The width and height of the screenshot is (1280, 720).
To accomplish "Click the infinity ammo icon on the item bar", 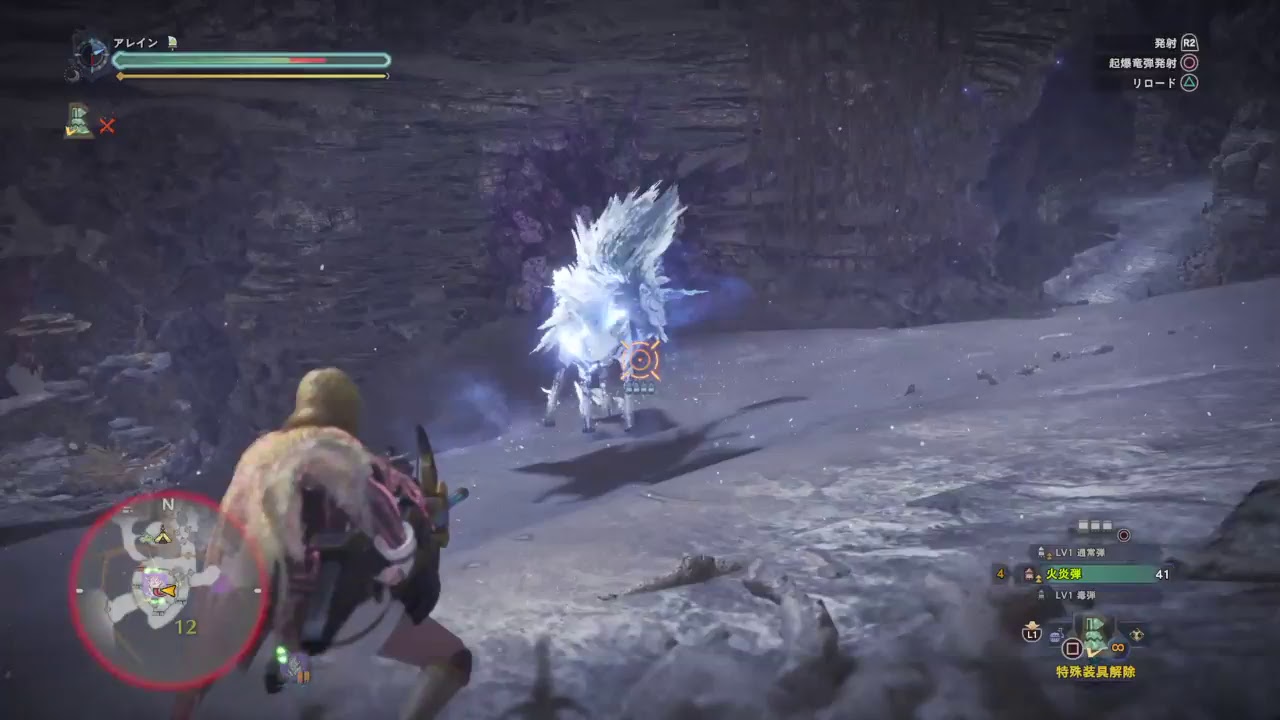I will point(1117,649).
